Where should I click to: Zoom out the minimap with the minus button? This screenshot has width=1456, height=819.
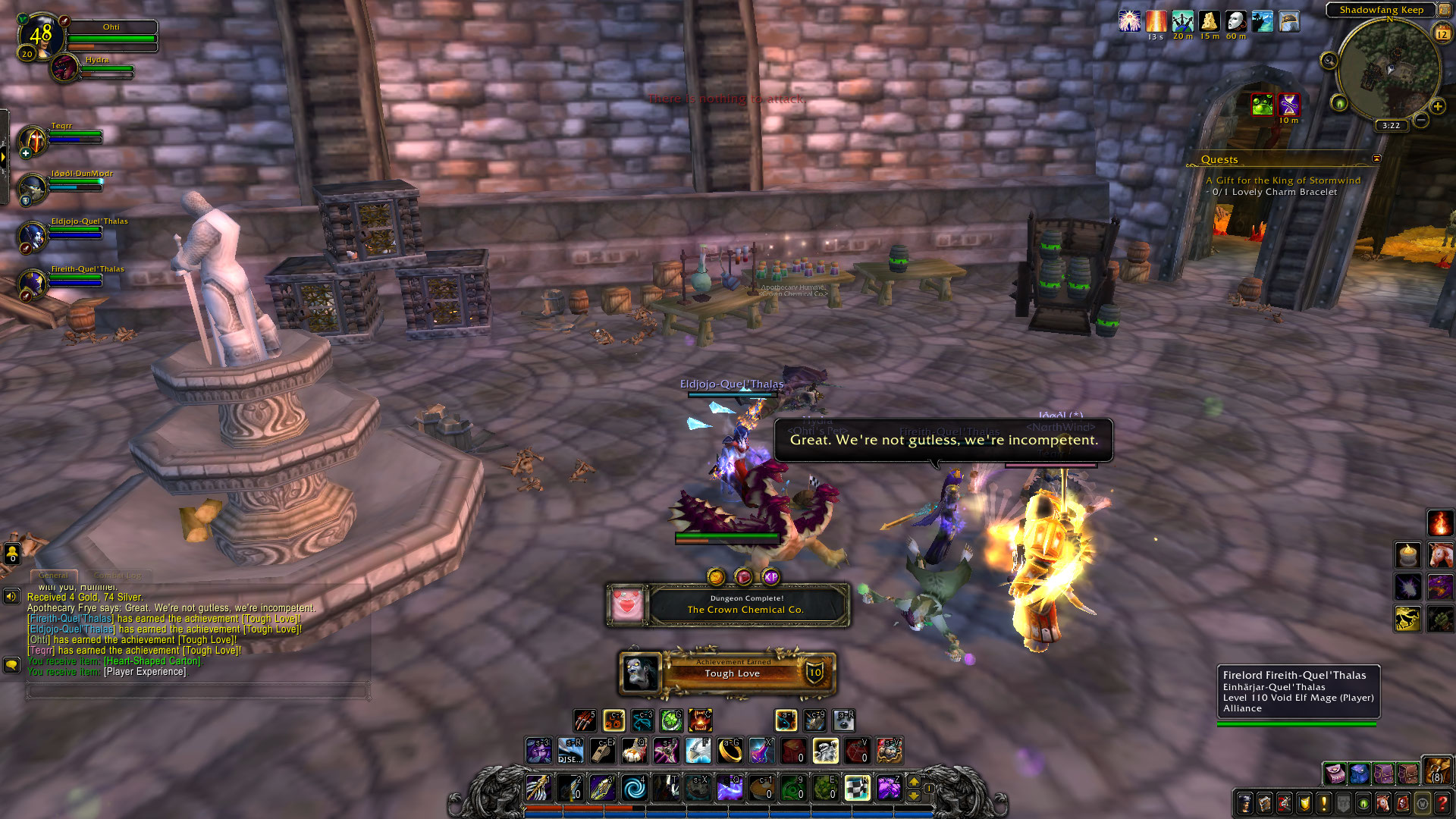pos(1421,121)
